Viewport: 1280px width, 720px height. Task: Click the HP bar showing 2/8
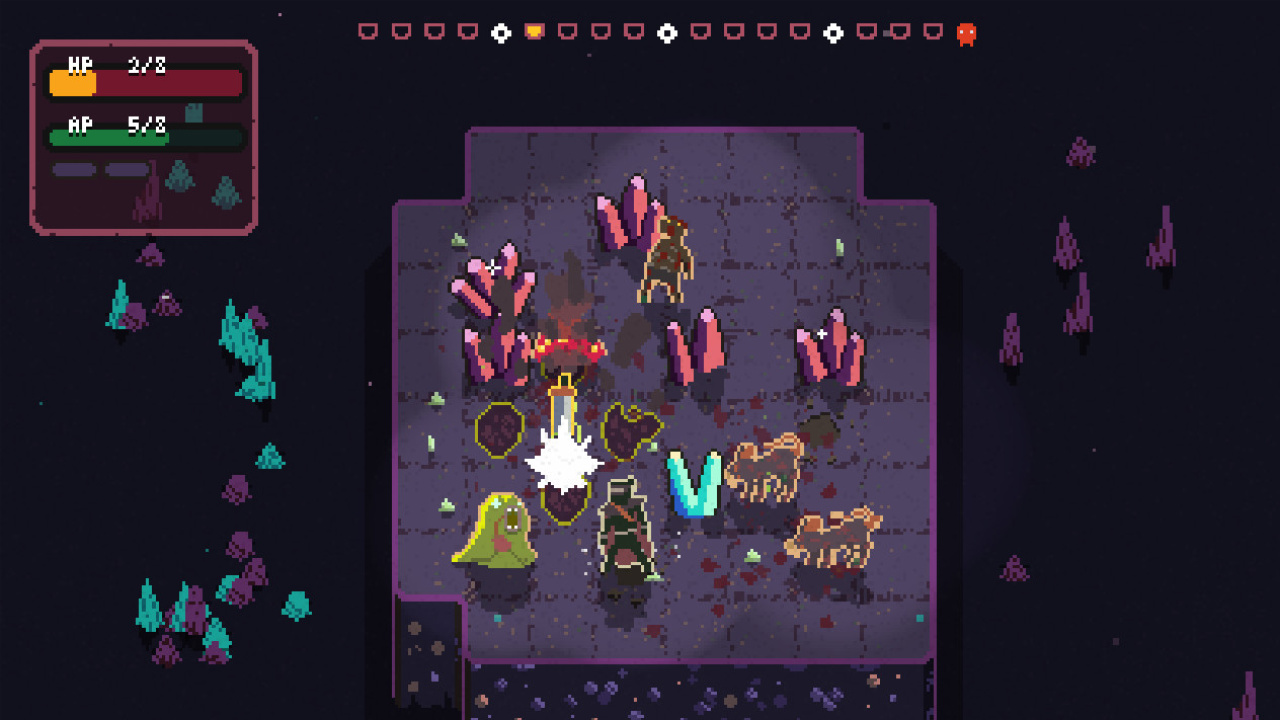[144, 82]
